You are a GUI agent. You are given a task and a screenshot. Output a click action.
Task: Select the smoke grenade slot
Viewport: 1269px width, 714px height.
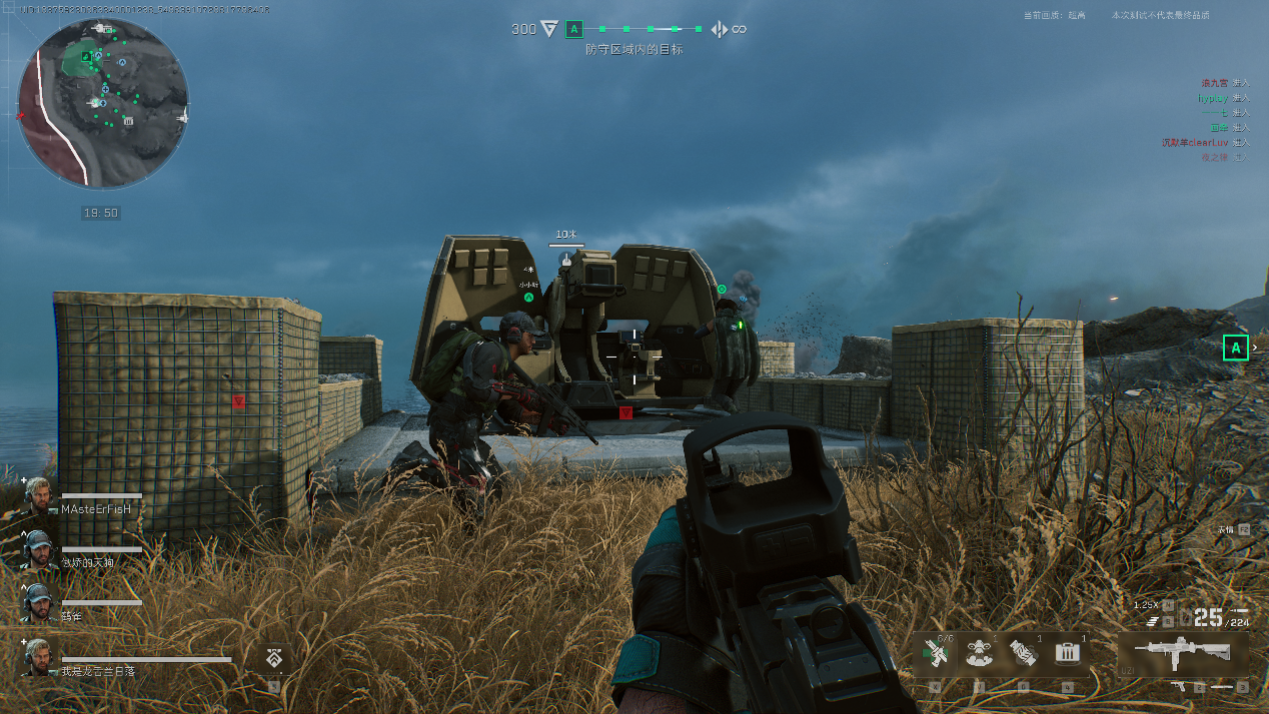pyautogui.click(x=1023, y=654)
